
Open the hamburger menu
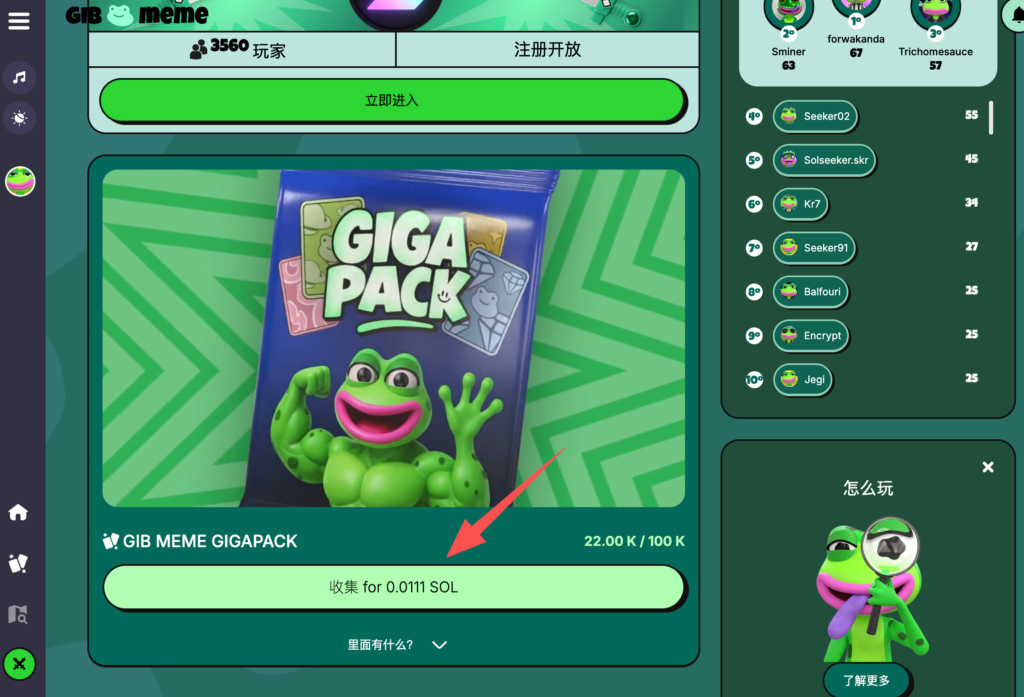point(18,21)
